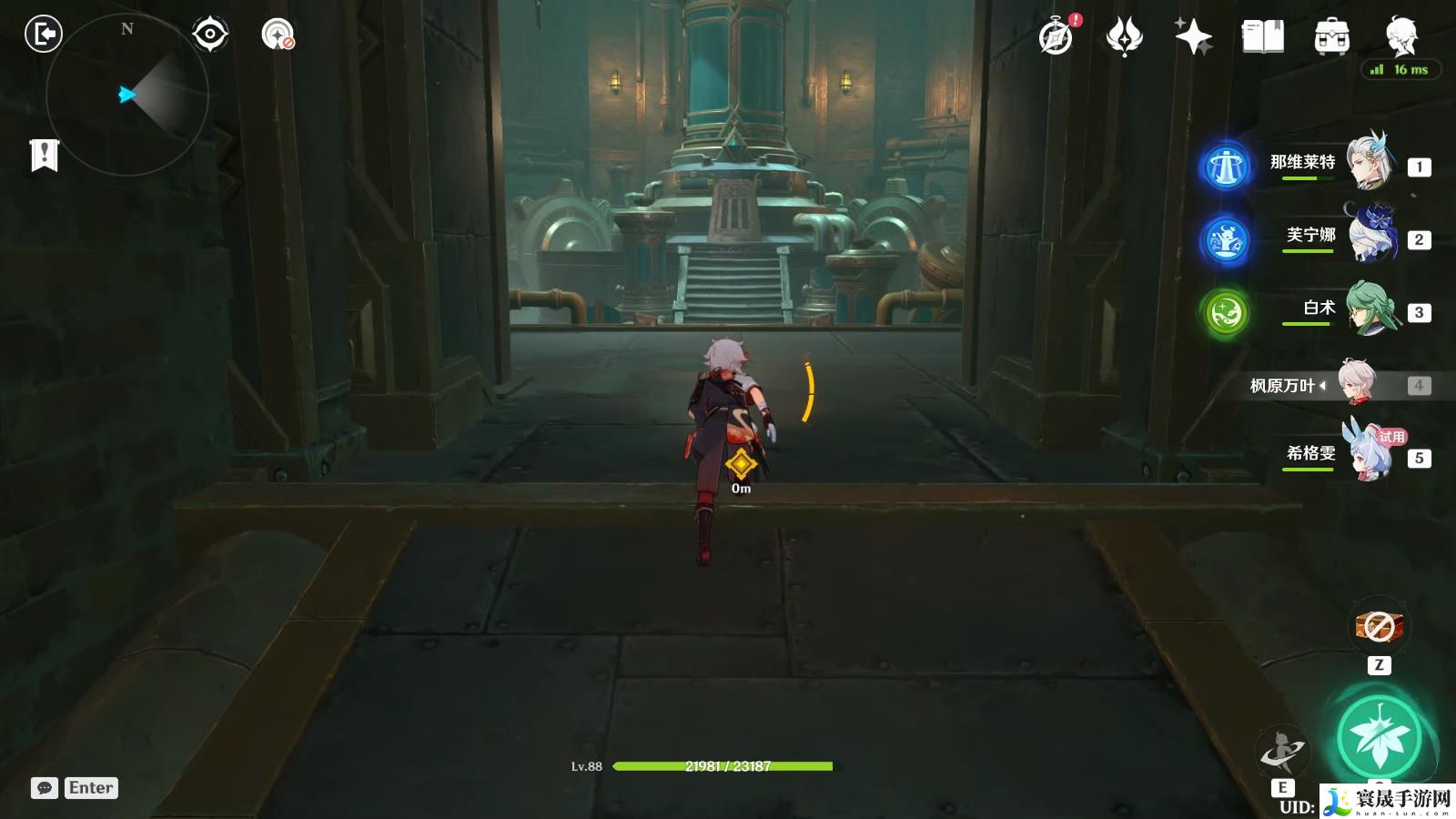This screenshot has height=819, width=1456.
Task: Open the adventurer handbook book icon
Action: 1262,37
